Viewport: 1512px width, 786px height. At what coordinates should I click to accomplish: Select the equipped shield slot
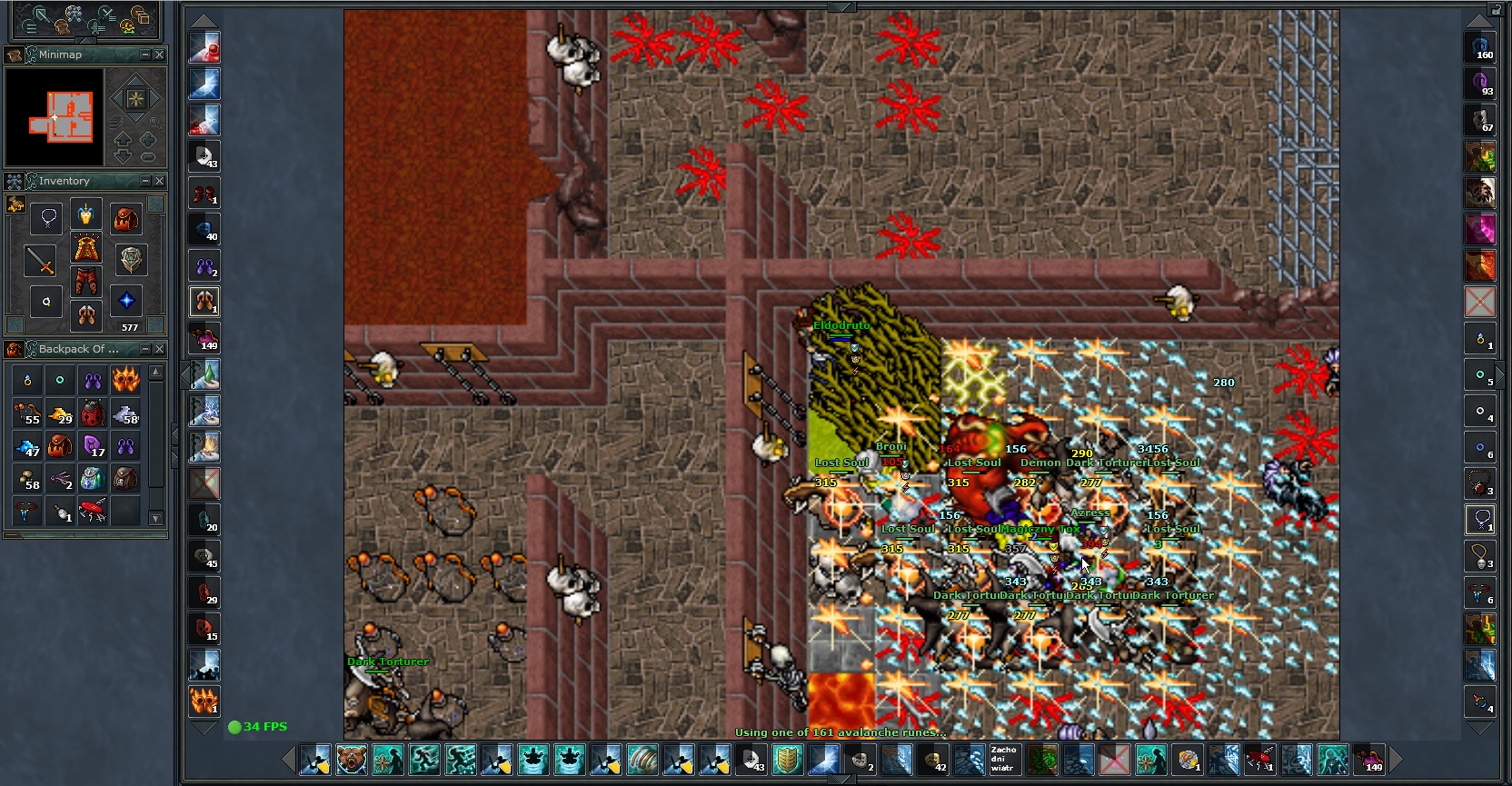[x=131, y=260]
